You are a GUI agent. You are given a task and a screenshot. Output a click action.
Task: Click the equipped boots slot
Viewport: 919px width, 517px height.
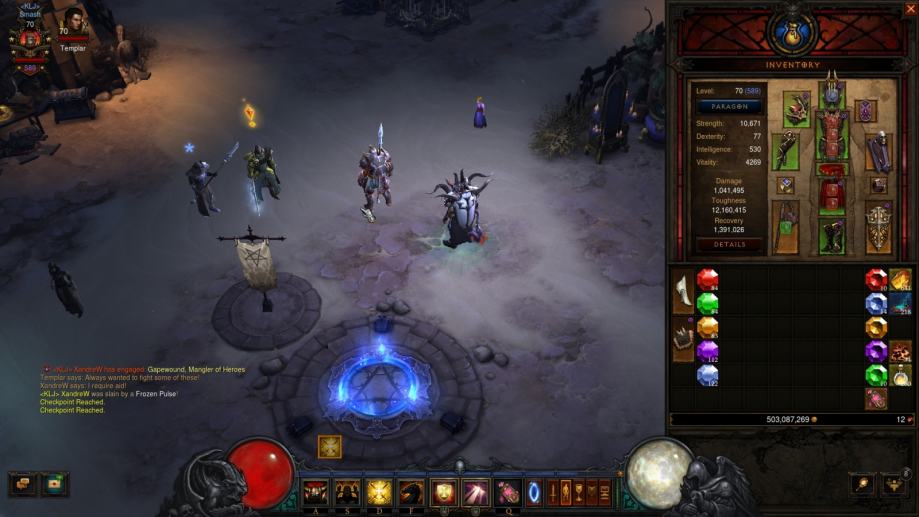(832, 235)
